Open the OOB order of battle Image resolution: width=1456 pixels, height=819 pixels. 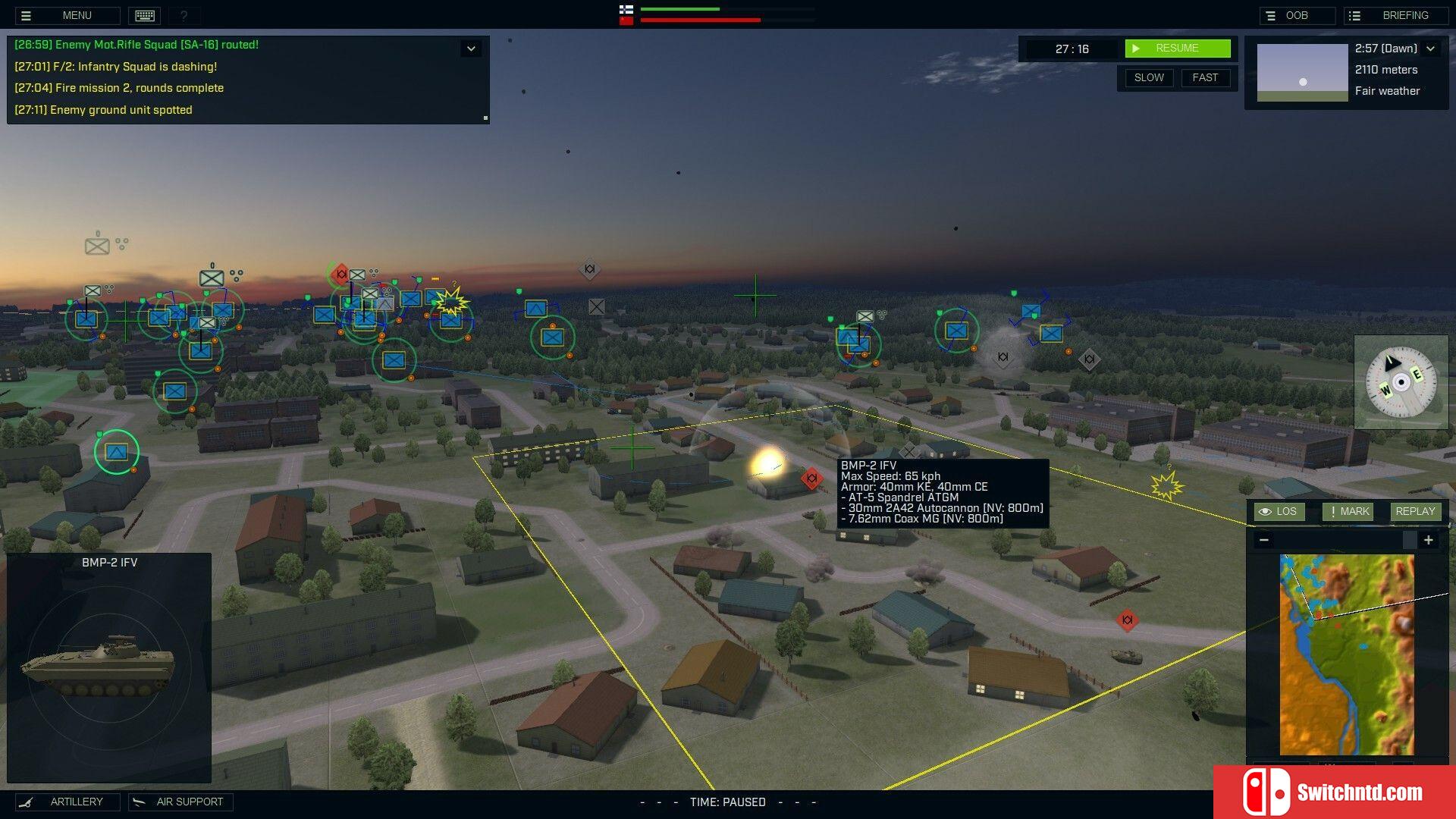pyautogui.click(x=1297, y=15)
